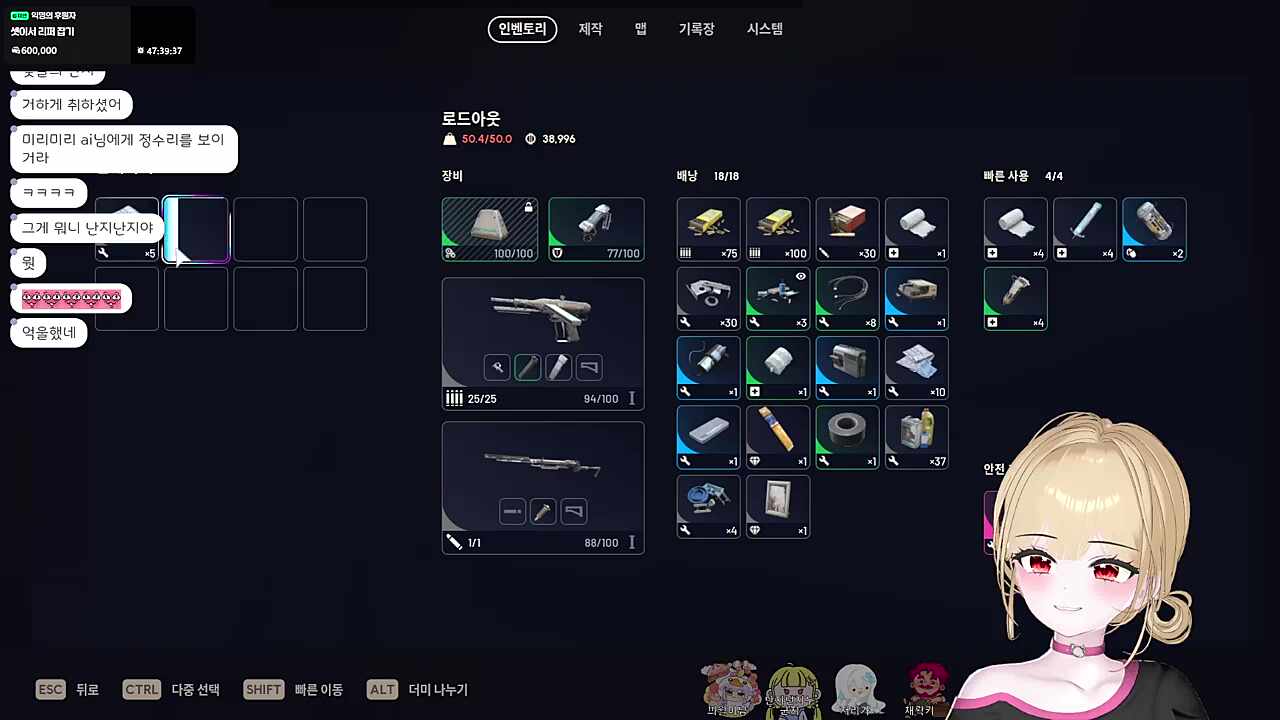
Task: Click the picture frame item in backpack
Action: tap(778, 506)
